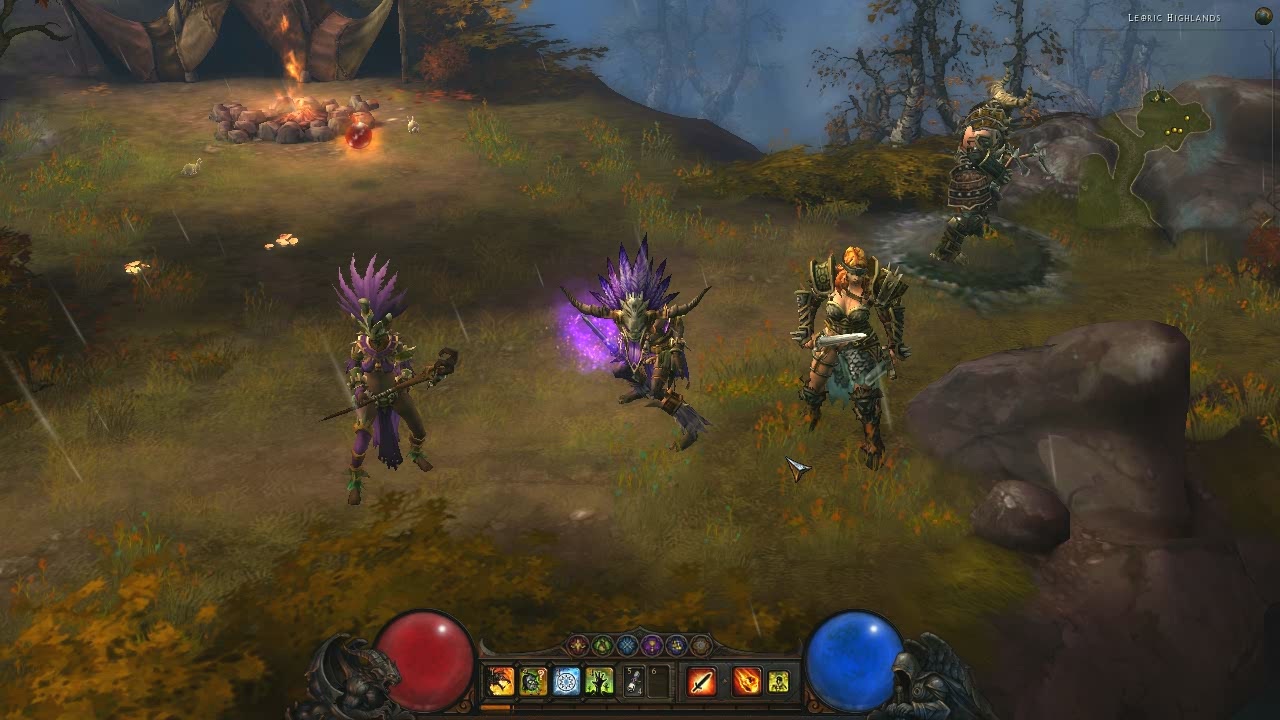Use the potion in slot 5
The width and height of the screenshot is (1280, 720).
[x=634, y=682]
